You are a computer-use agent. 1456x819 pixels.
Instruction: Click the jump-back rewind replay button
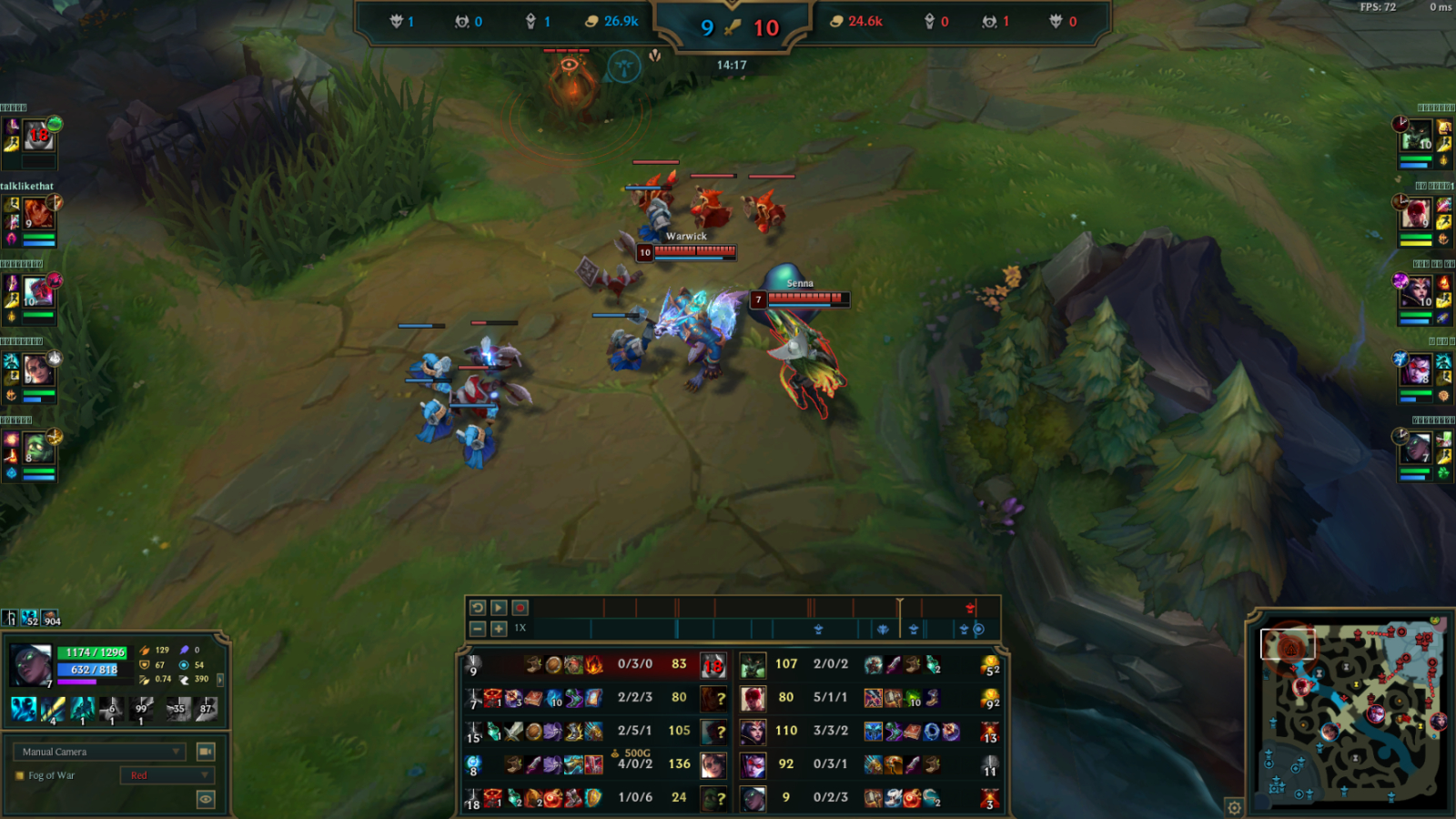pyautogui.click(x=478, y=608)
